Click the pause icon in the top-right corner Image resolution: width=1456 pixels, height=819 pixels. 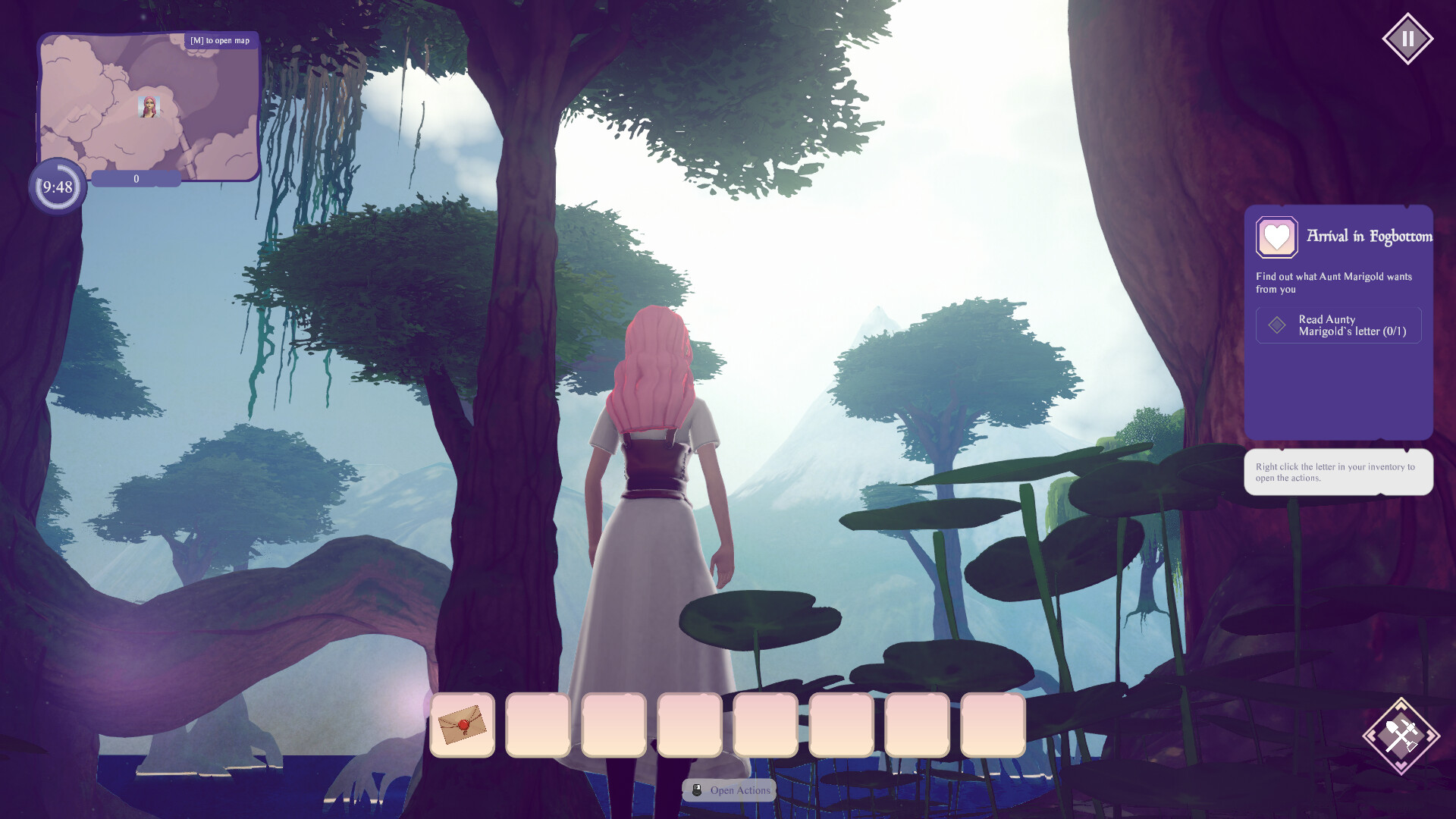pyautogui.click(x=1408, y=37)
